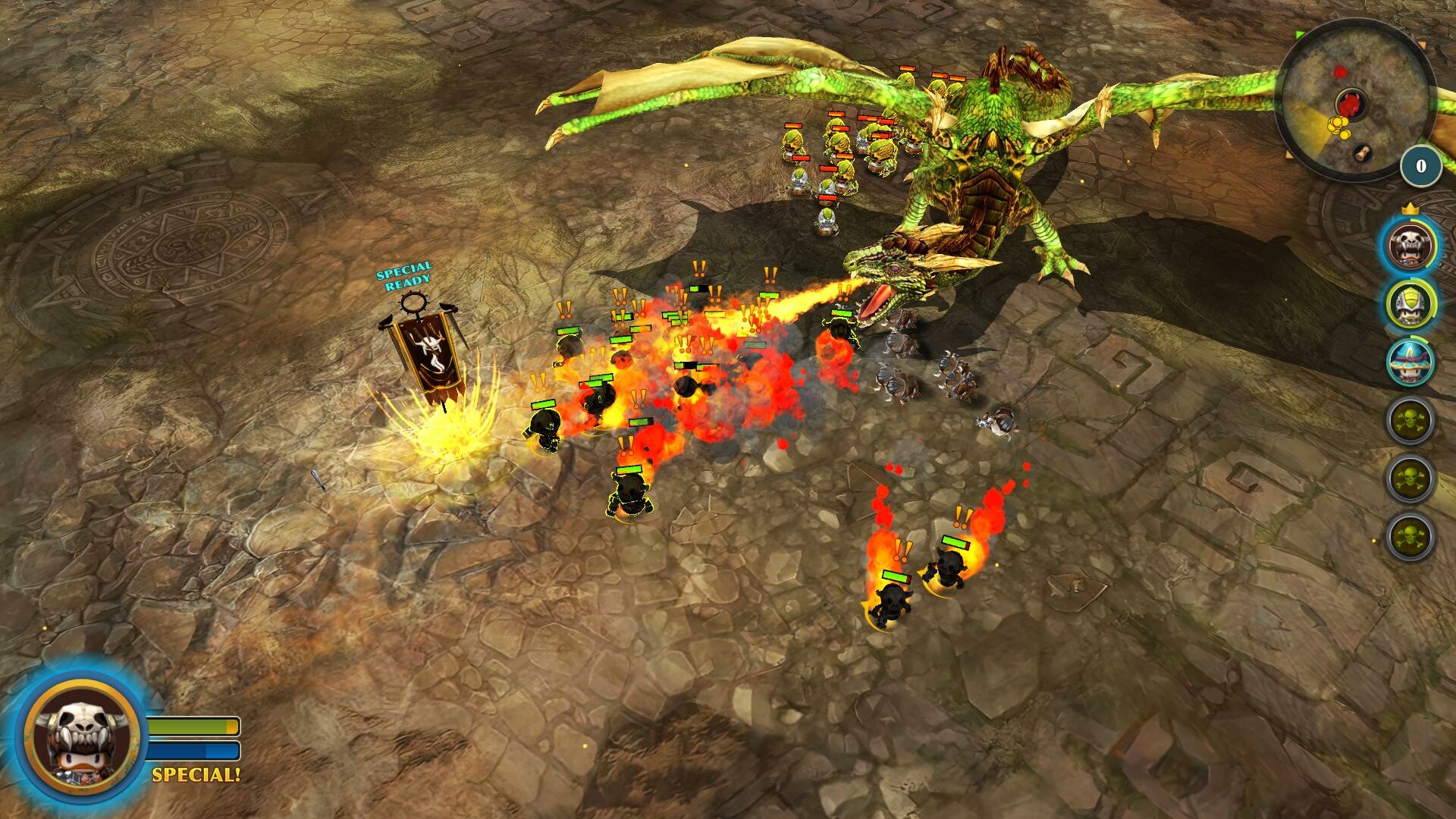Click the dark-blue zero score counter badge
Image resolution: width=1456 pixels, height=819 pixels.
coord(1420,165)
